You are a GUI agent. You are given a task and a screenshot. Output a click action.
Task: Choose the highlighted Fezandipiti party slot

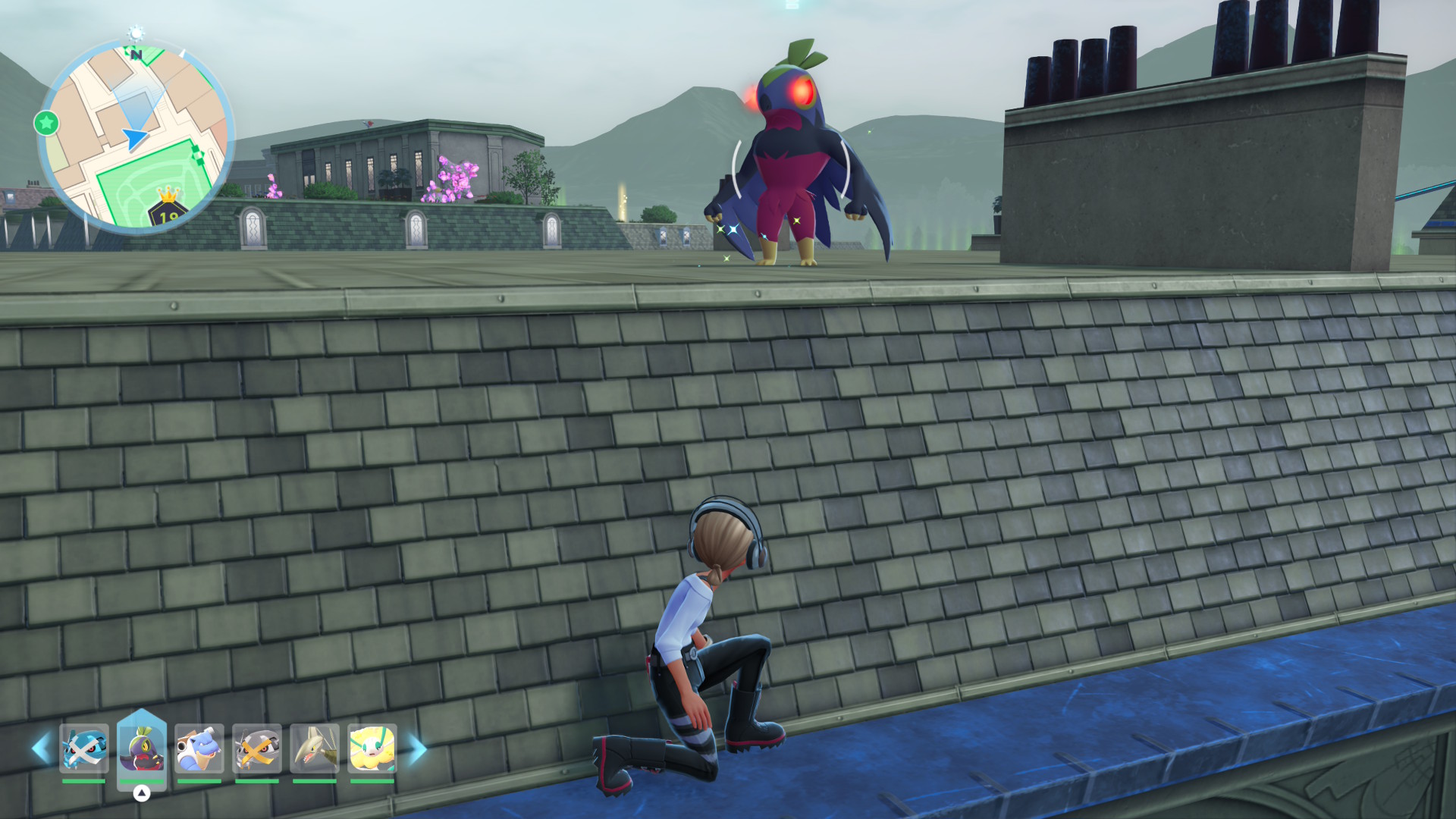tap(142, 748)
